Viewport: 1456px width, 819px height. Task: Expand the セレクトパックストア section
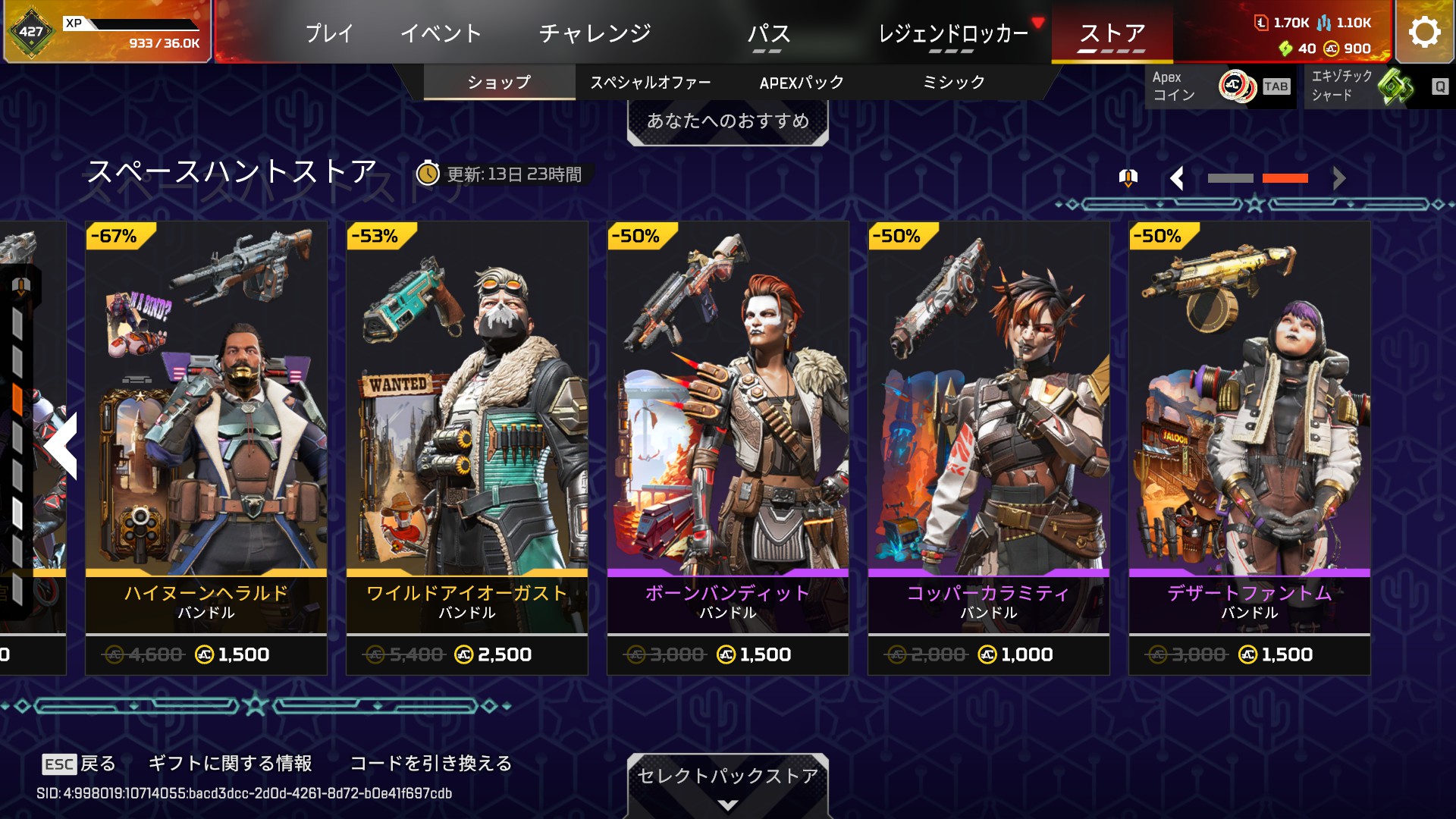(x=727, y=785)
